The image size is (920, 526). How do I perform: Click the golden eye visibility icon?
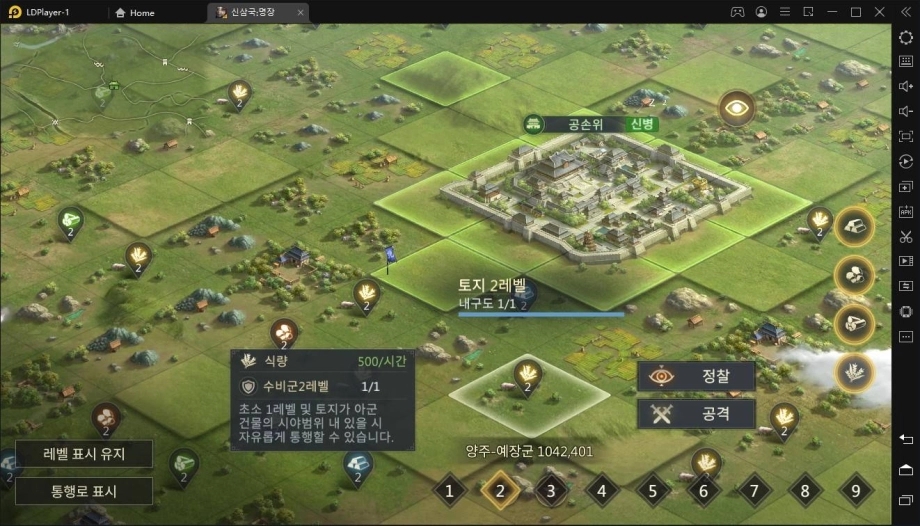pos(737,108)
